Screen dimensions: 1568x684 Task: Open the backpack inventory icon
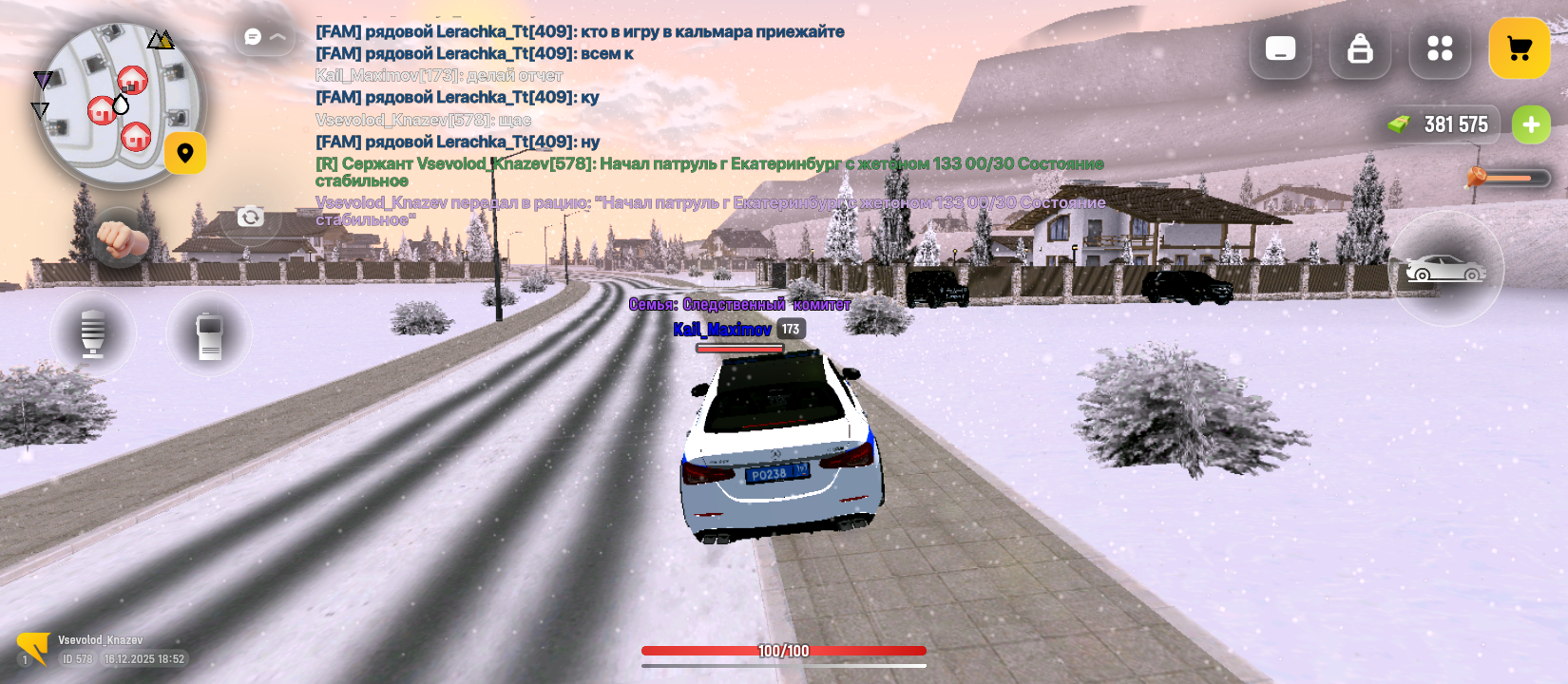click(1359, 50)
